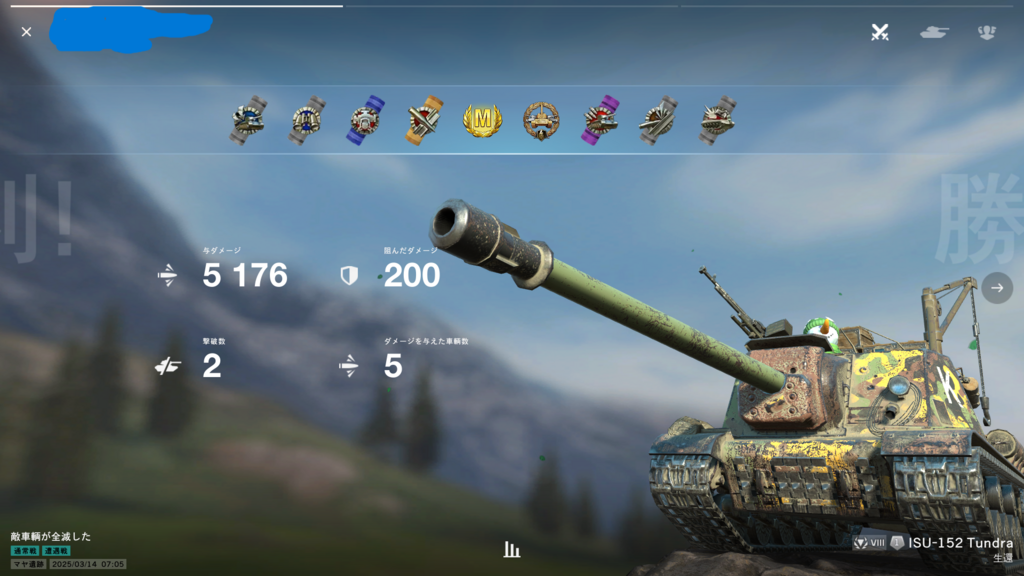Switch to the crossed swords battle tab
The width and height of the screenshot is (1024, 576).
click(880, 32)
